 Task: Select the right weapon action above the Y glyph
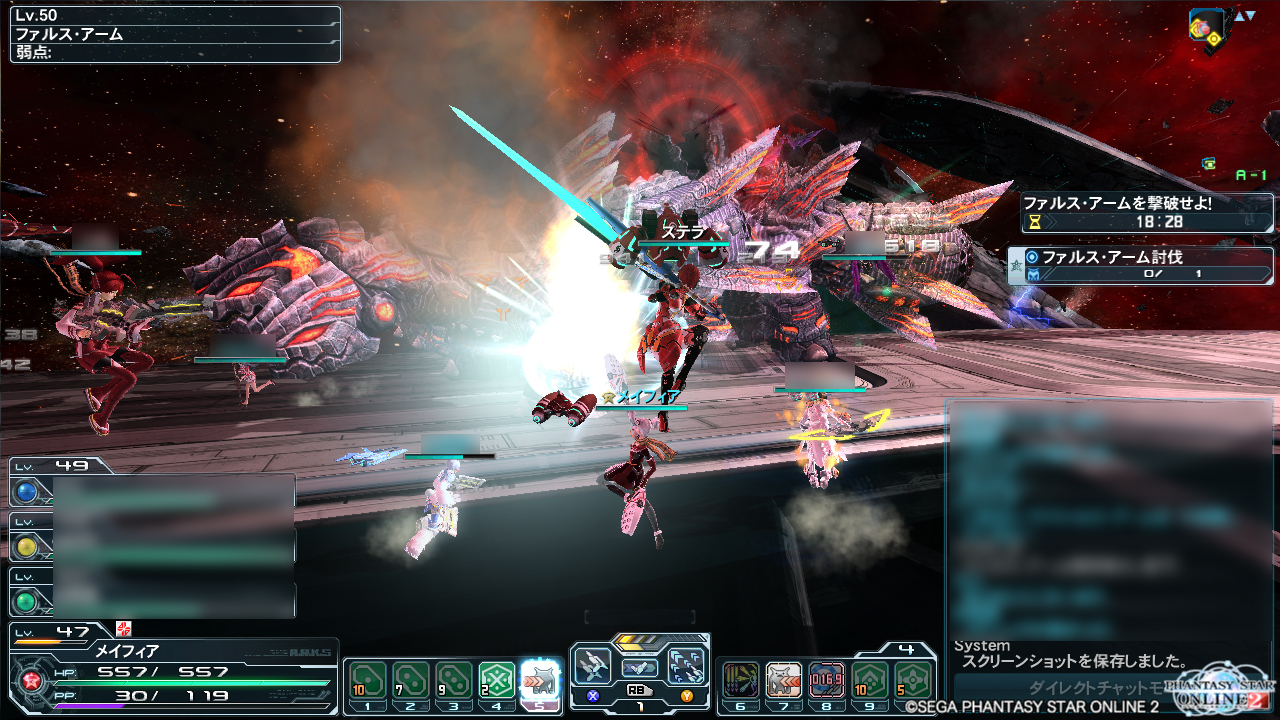pos(687,666)
